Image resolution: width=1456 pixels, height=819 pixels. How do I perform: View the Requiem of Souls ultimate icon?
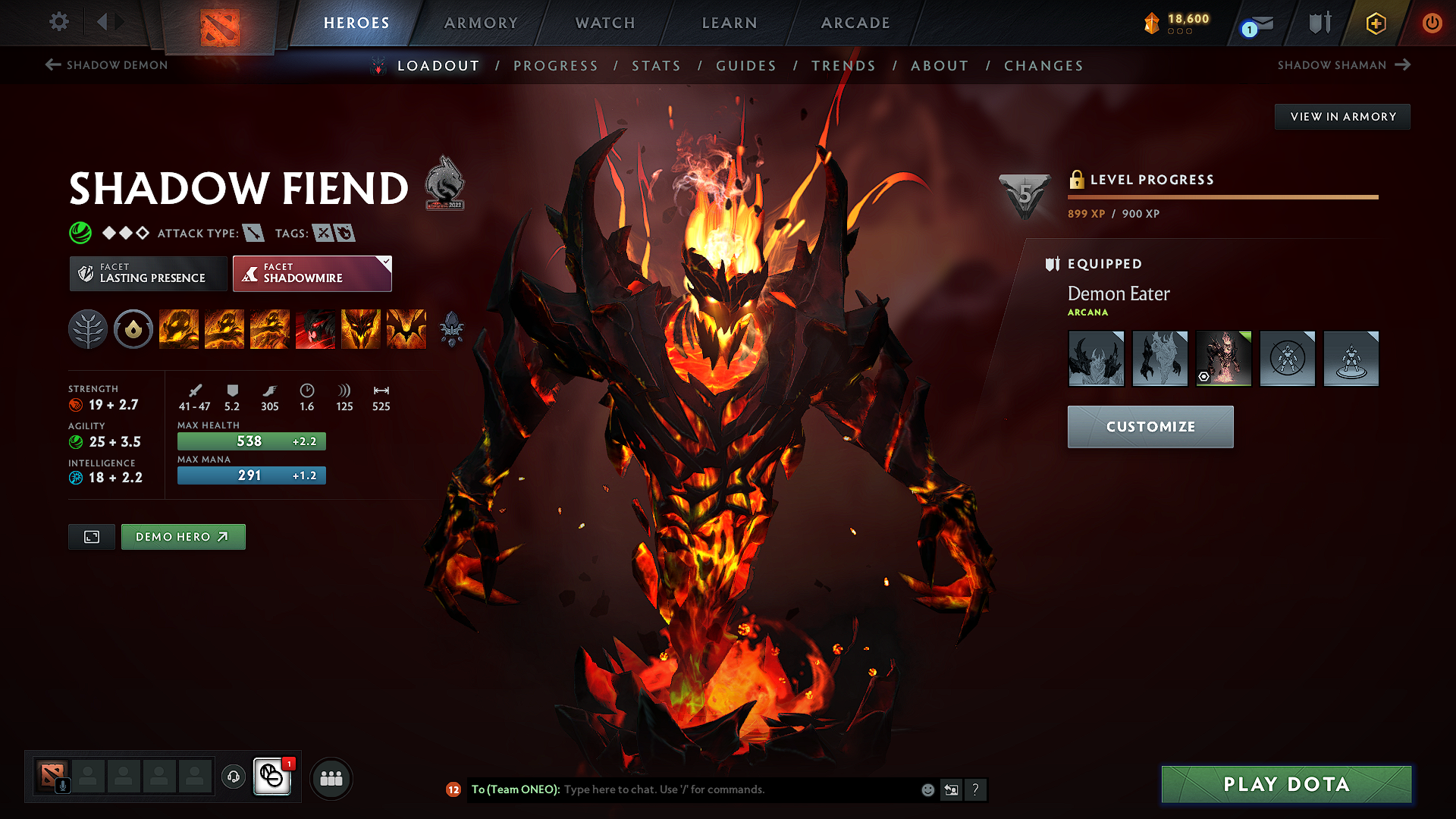pos(406,329)
